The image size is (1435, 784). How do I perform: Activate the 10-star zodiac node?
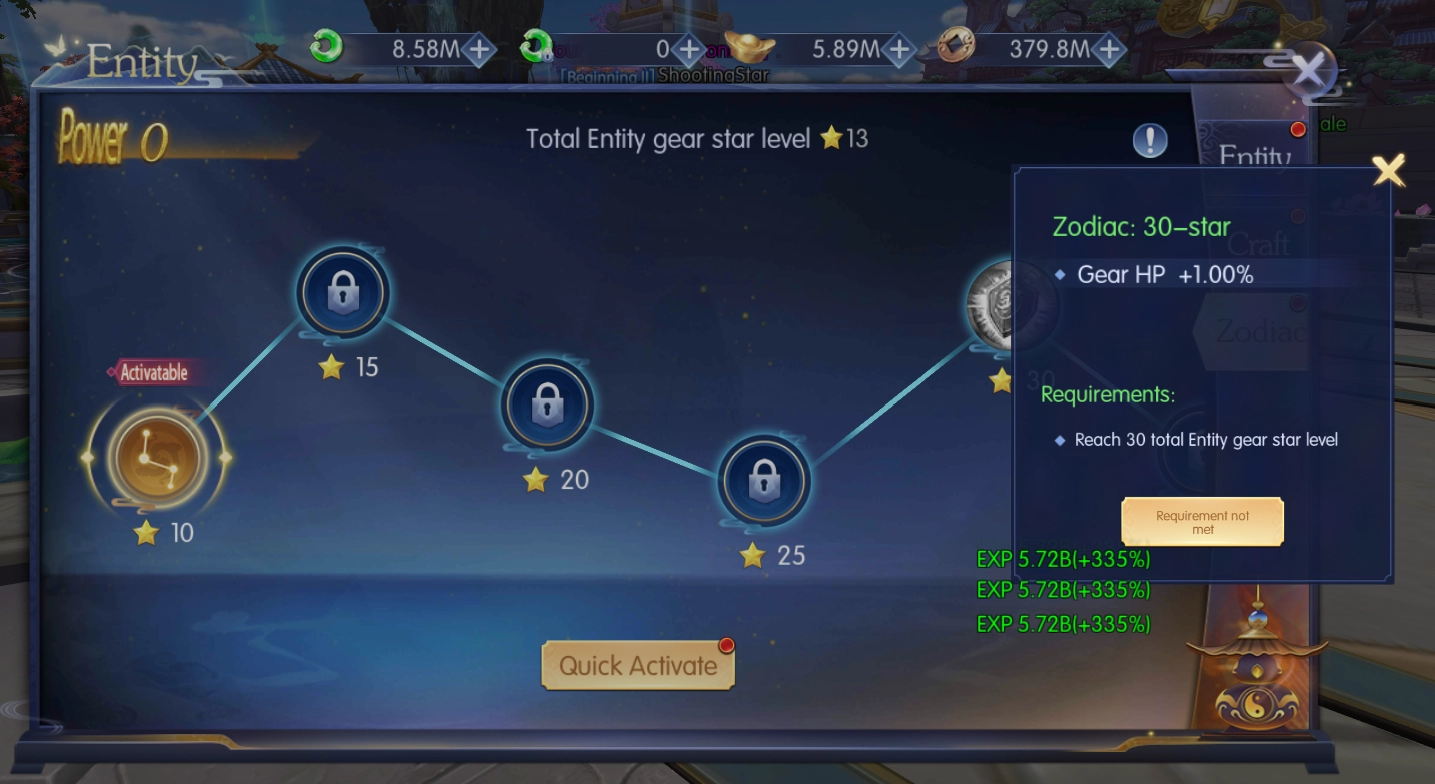tap(156, 458)
